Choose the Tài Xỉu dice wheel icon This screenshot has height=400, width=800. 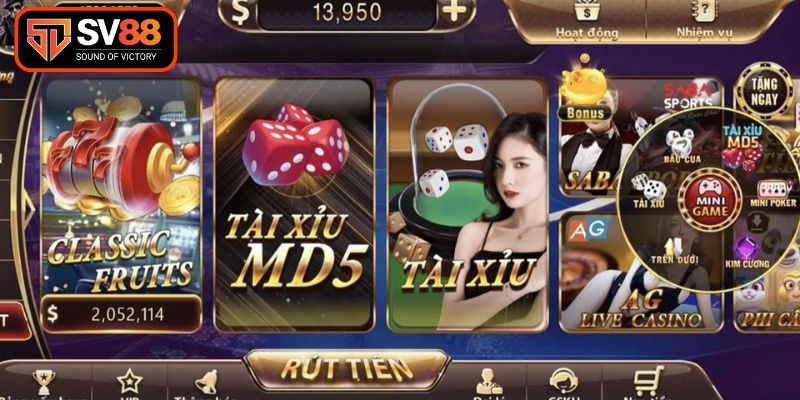[x=647, y=188]
